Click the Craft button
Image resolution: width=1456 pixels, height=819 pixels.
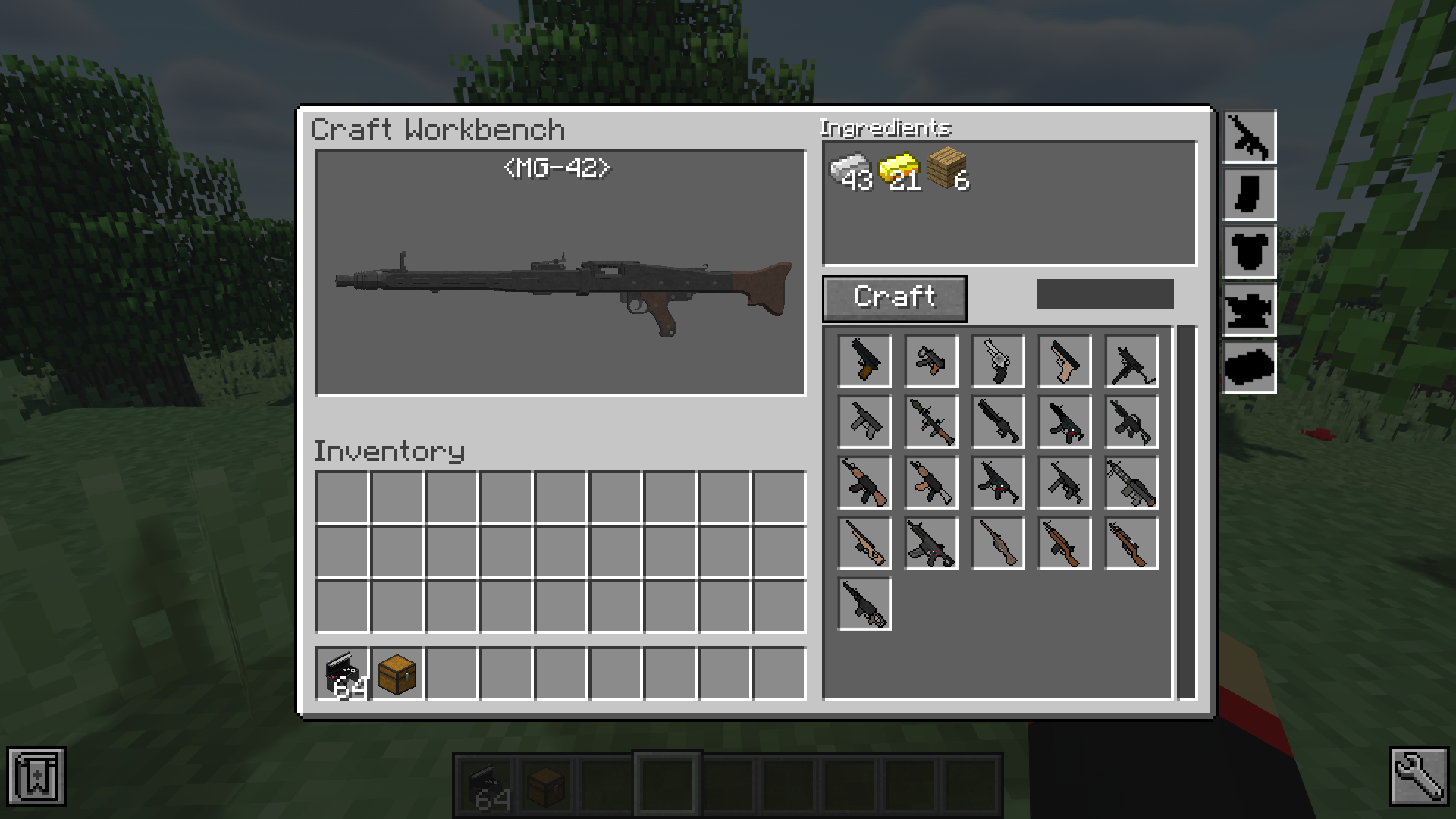pos(895,298)
